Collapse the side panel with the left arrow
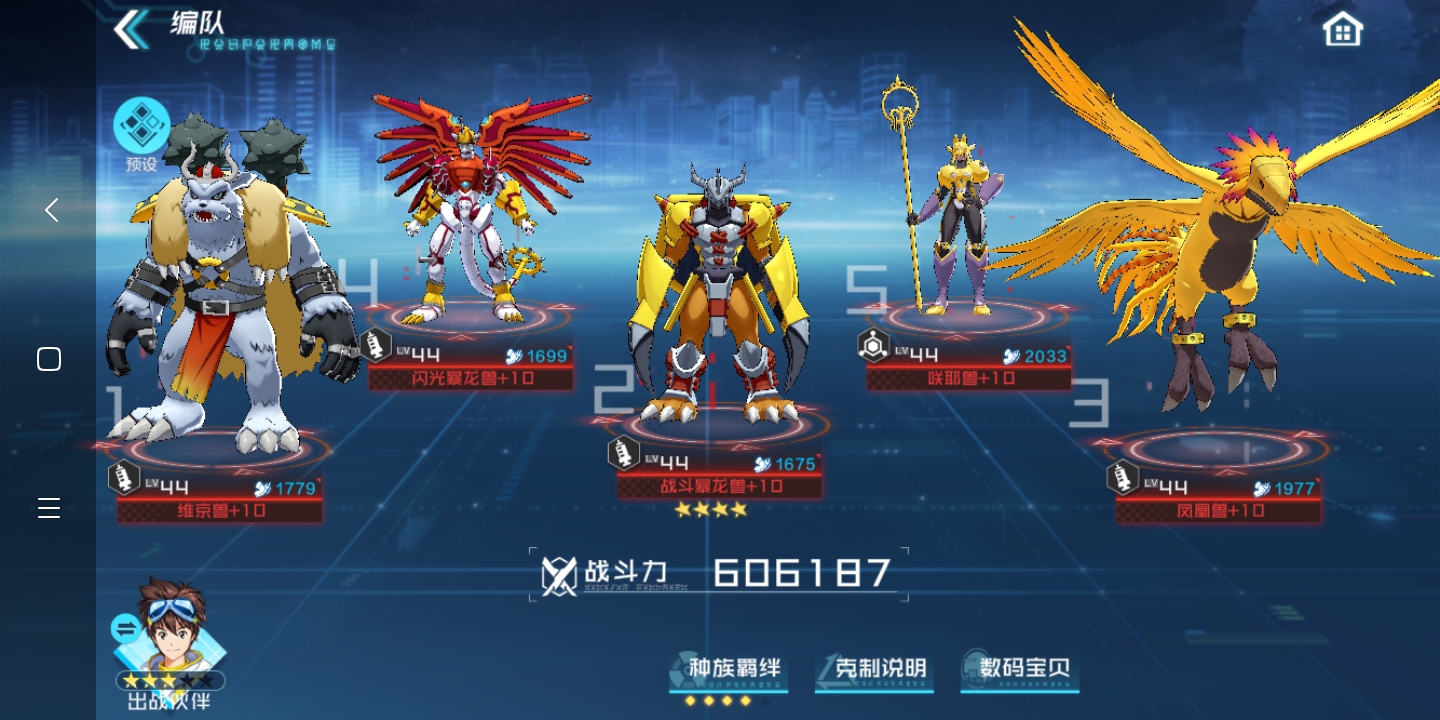The height and width of the screenshot is (720, 1440). pos(51,210)
